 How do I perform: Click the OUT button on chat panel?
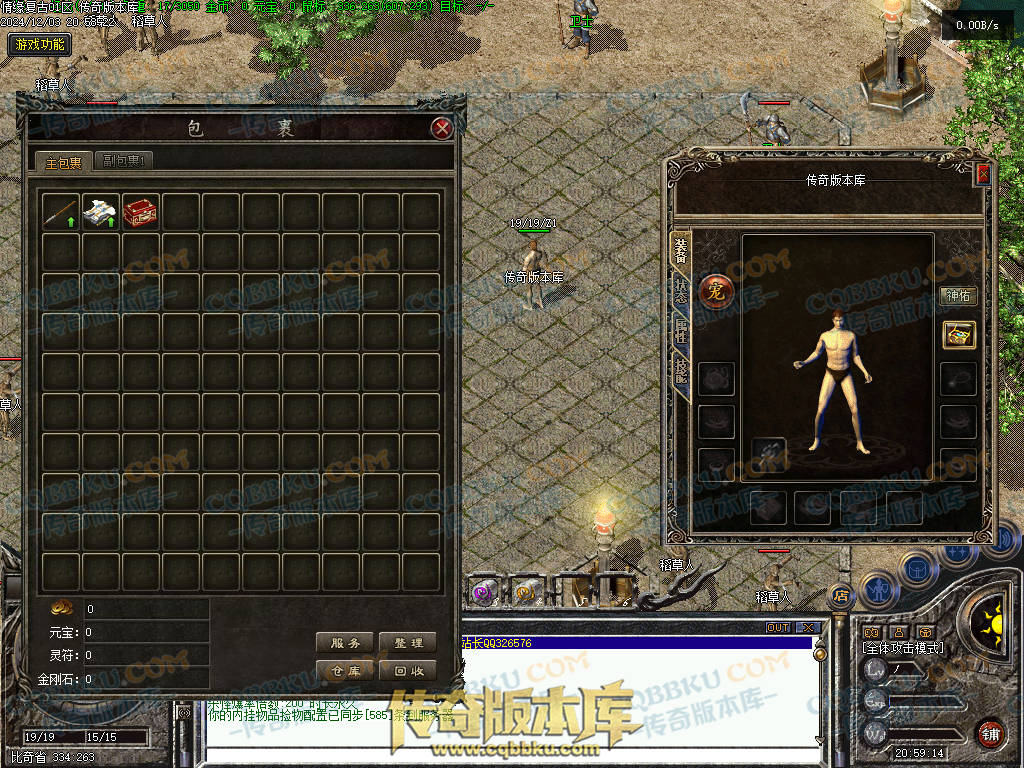pyautogui.click(x=778, y=628)
